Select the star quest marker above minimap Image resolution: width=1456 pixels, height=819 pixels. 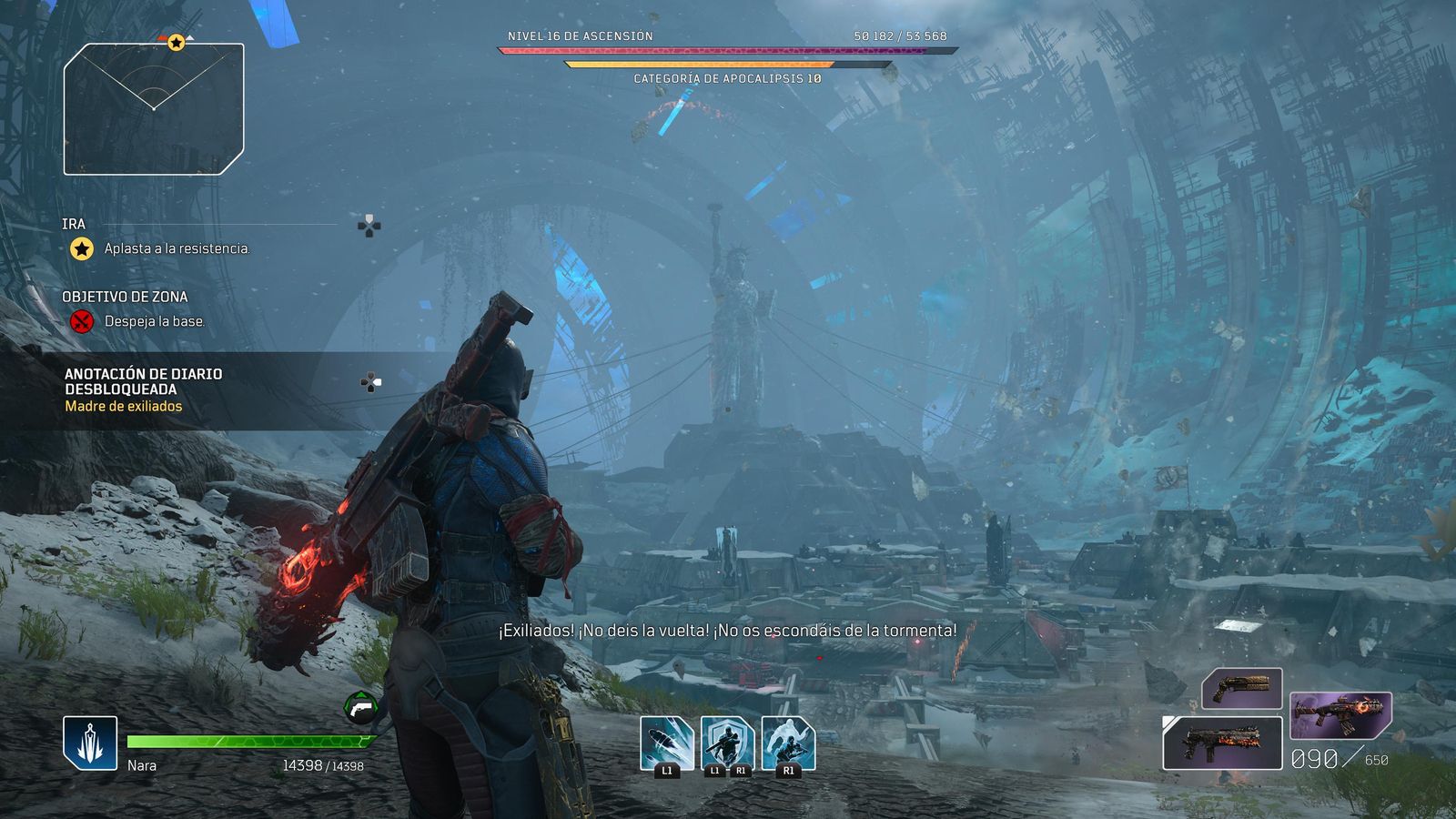point(177,42)
